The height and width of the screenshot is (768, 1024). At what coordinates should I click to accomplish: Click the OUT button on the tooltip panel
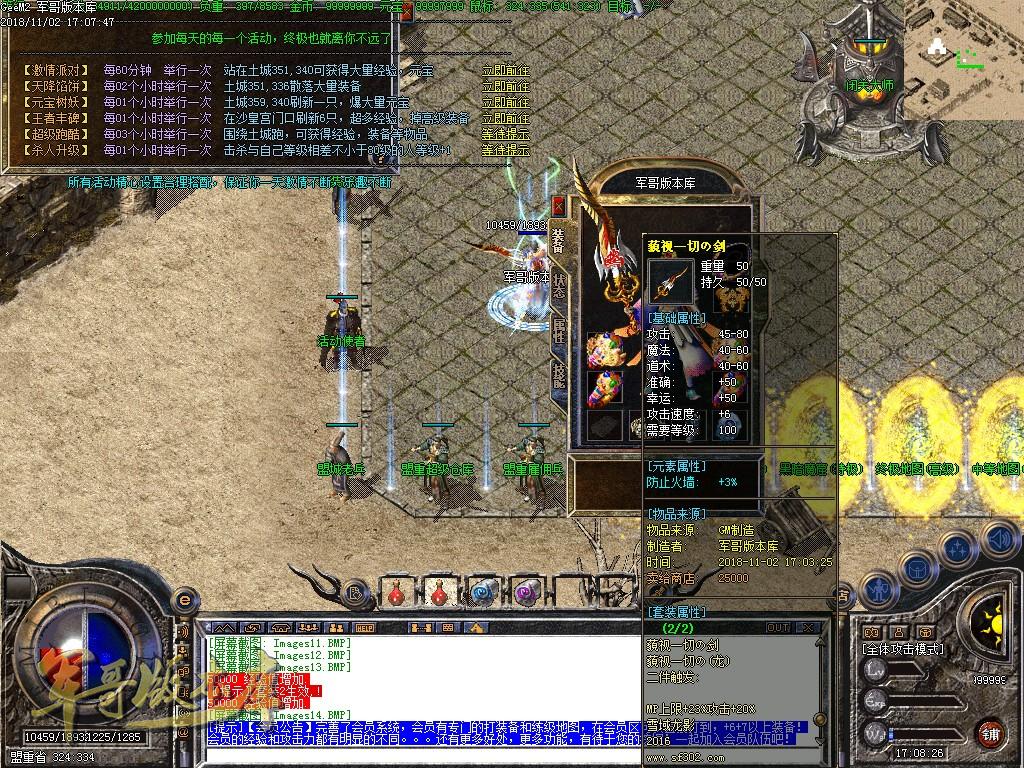(x=778, y=628)
